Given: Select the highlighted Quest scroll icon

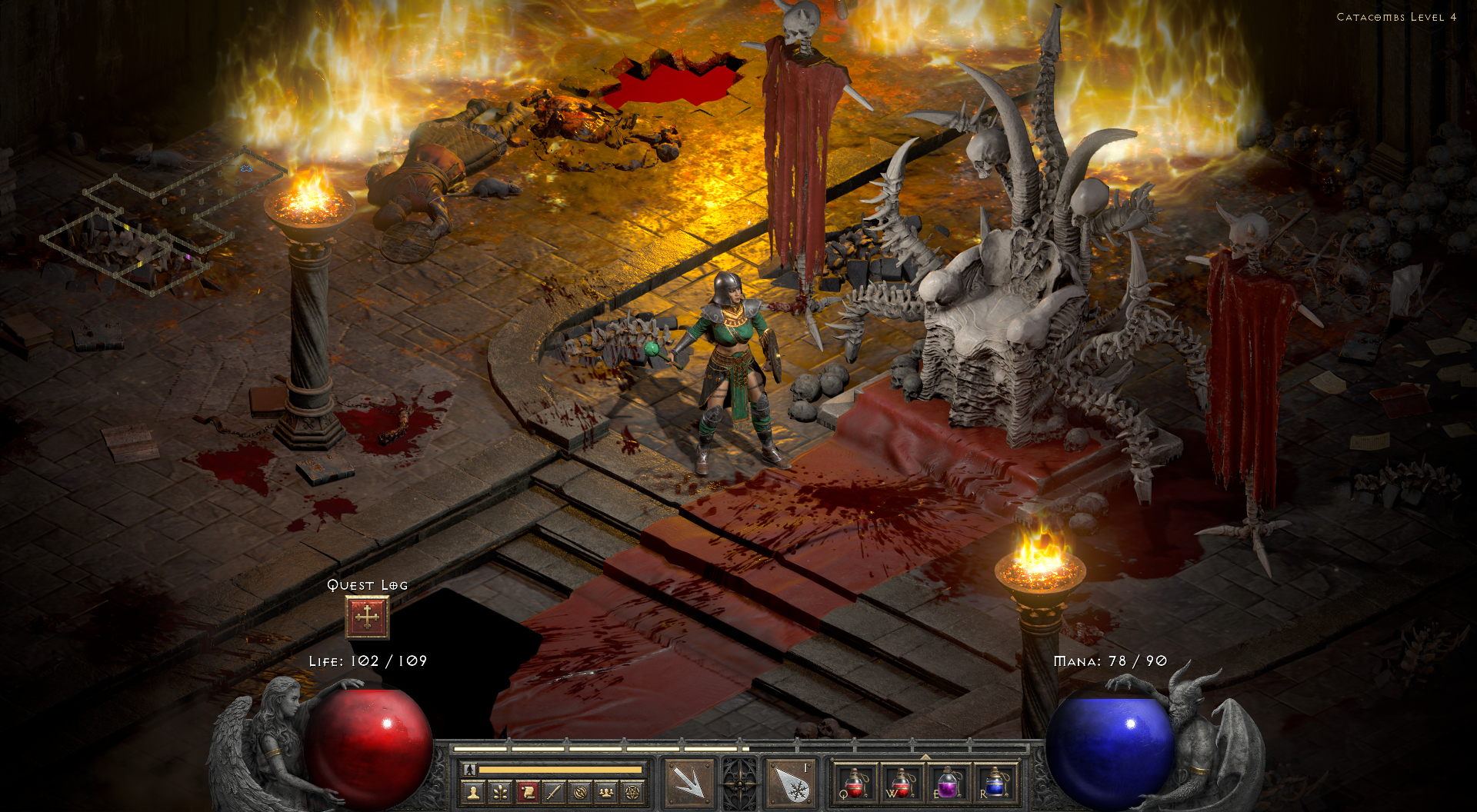Looking at the screenshot, I should click(x=528, y=791).
